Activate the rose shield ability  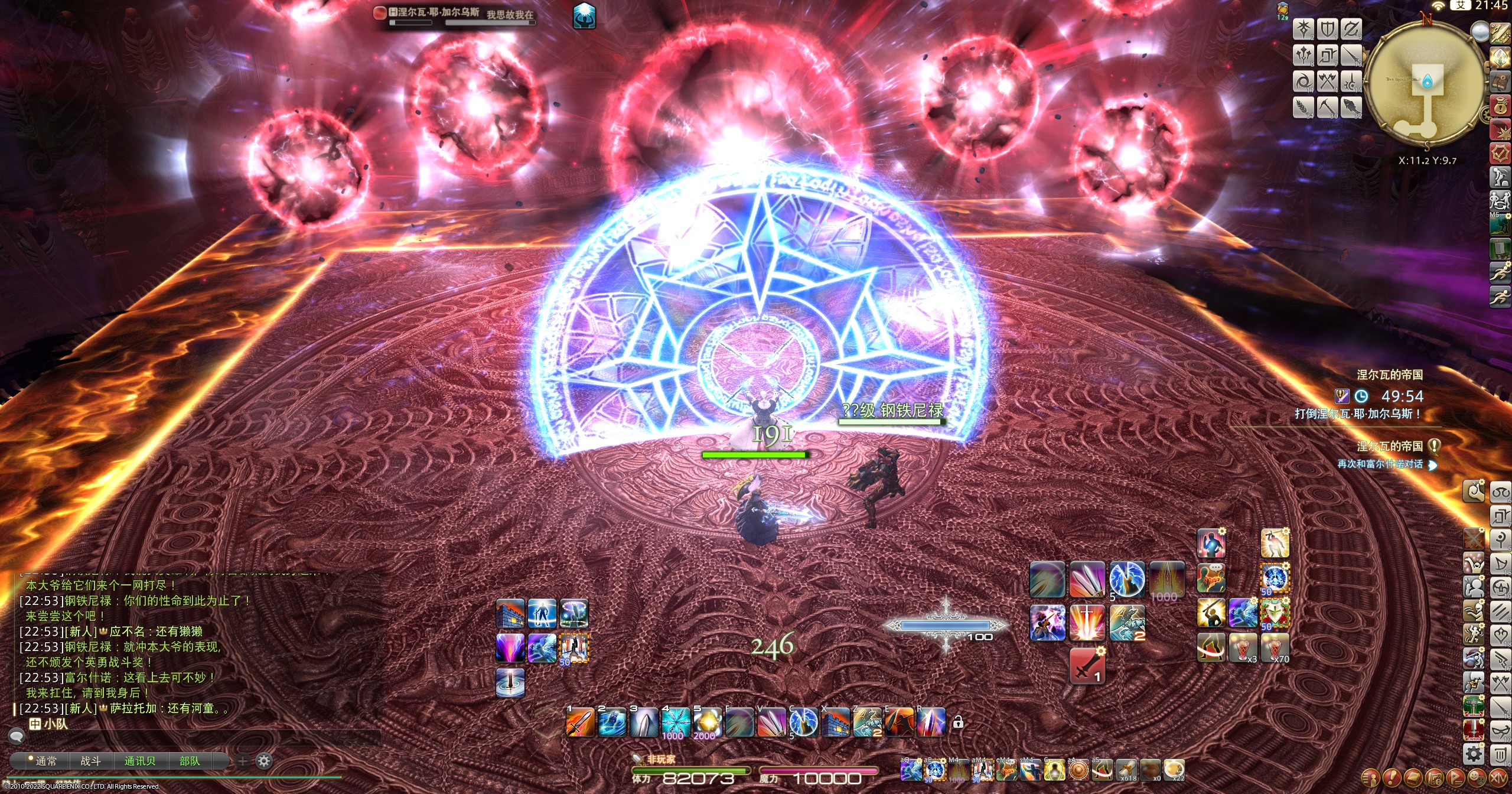[1275, 613]
